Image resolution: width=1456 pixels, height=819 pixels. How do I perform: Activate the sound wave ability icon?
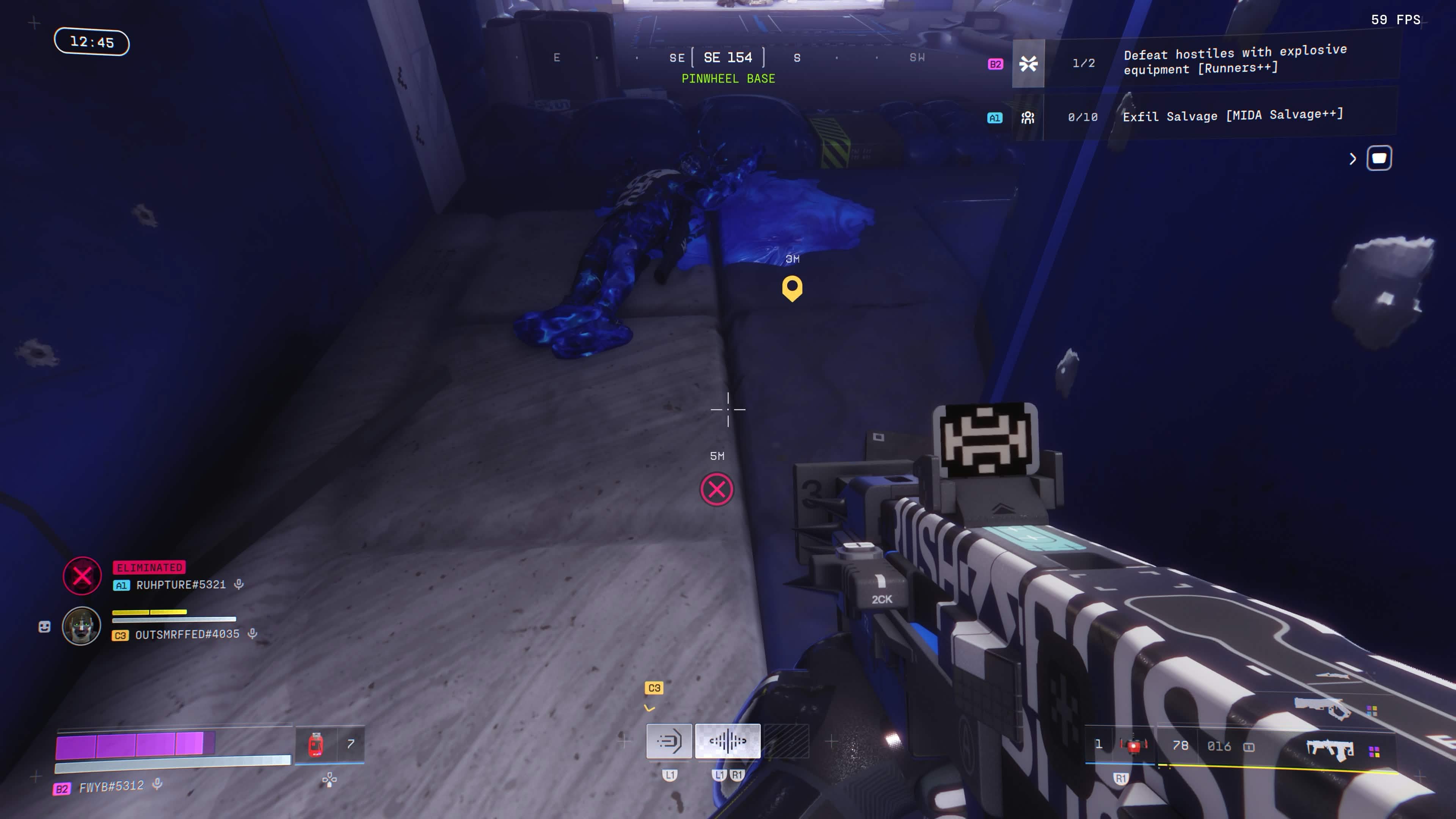click(728, 741)
